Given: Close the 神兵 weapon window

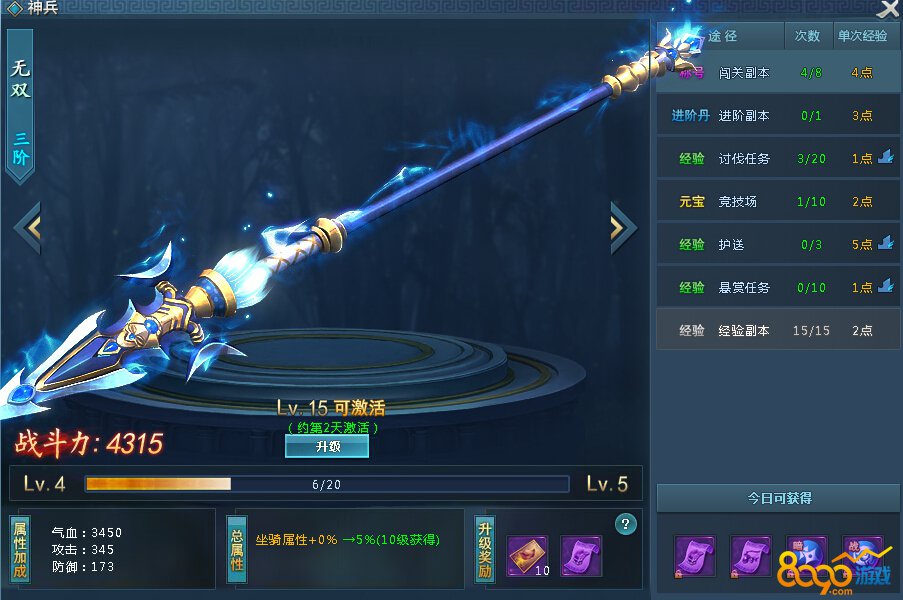Looking at the screenshot, I should pos(887,10).
